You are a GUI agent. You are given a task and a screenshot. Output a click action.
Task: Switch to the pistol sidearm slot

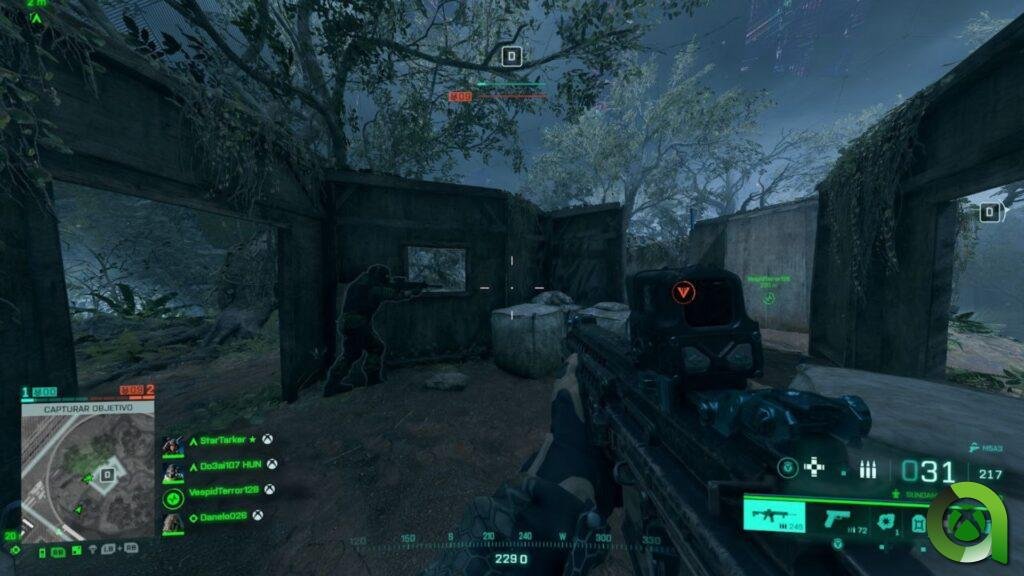[x=836, y=518]
